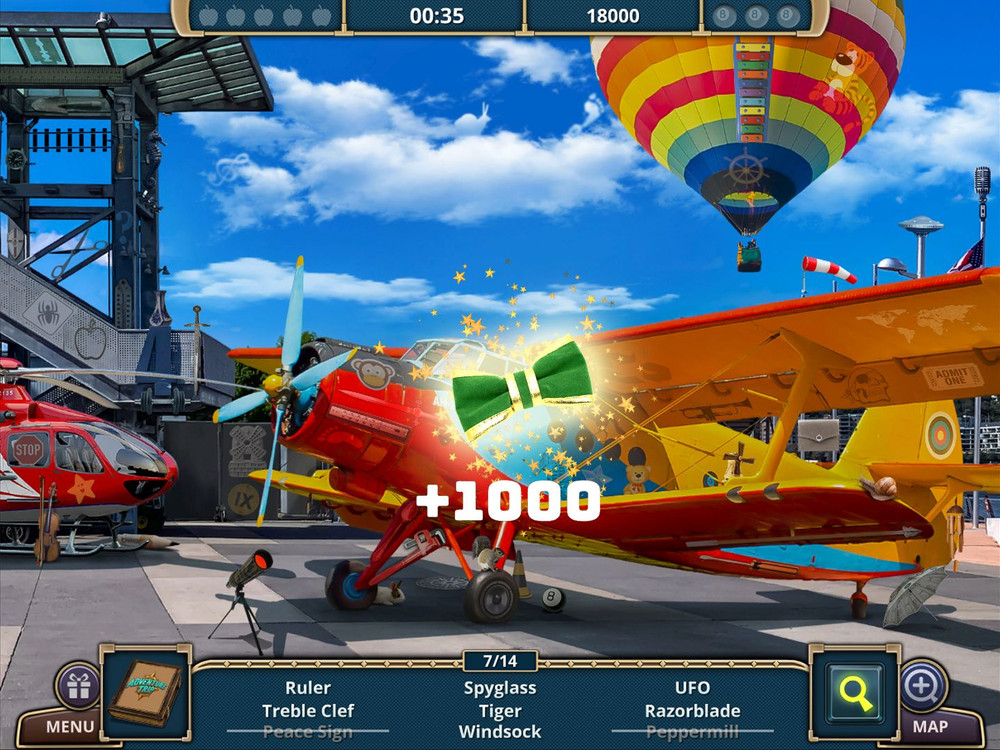The height and width of the screenshot is (750, 1000).
Task: Use the yellow magnifier hint button
Action: point(854,692)
